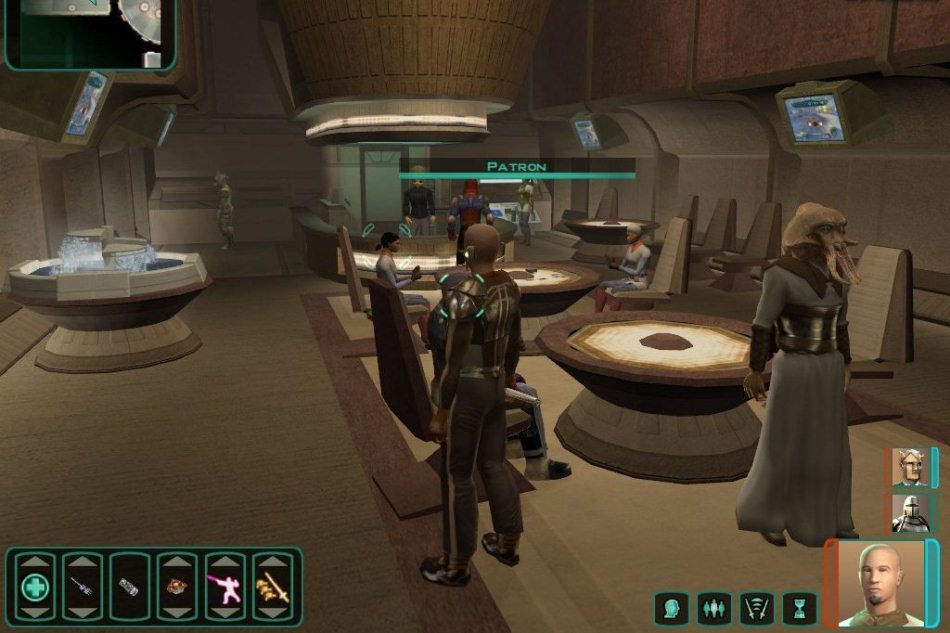Select the security spike tool slot

coord(82,587)
